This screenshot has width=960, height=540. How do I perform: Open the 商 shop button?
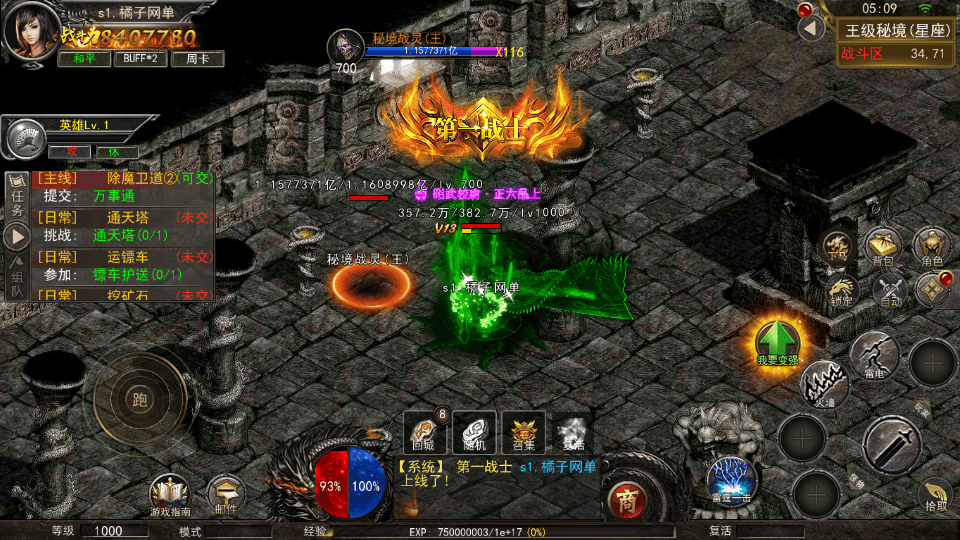coord(627,497)
